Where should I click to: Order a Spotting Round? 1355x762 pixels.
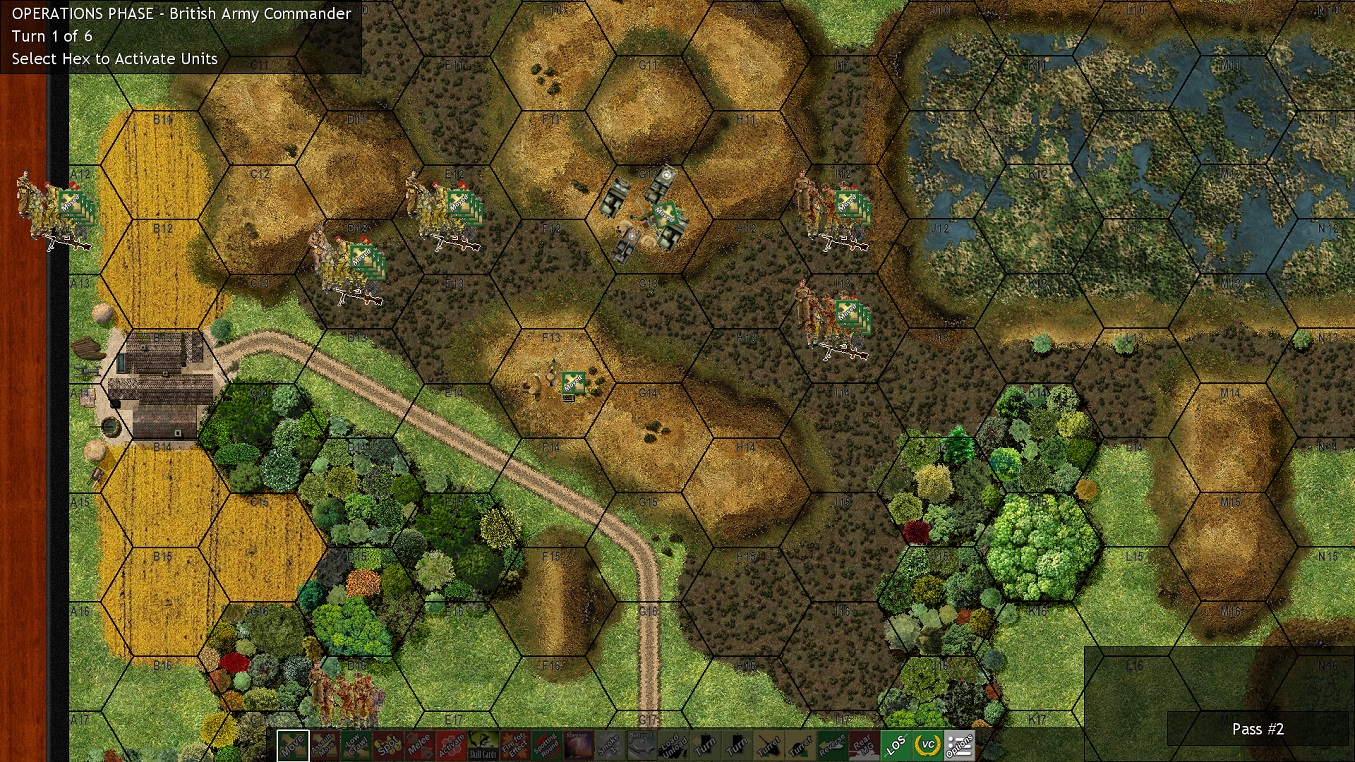(x=546, y=745)
